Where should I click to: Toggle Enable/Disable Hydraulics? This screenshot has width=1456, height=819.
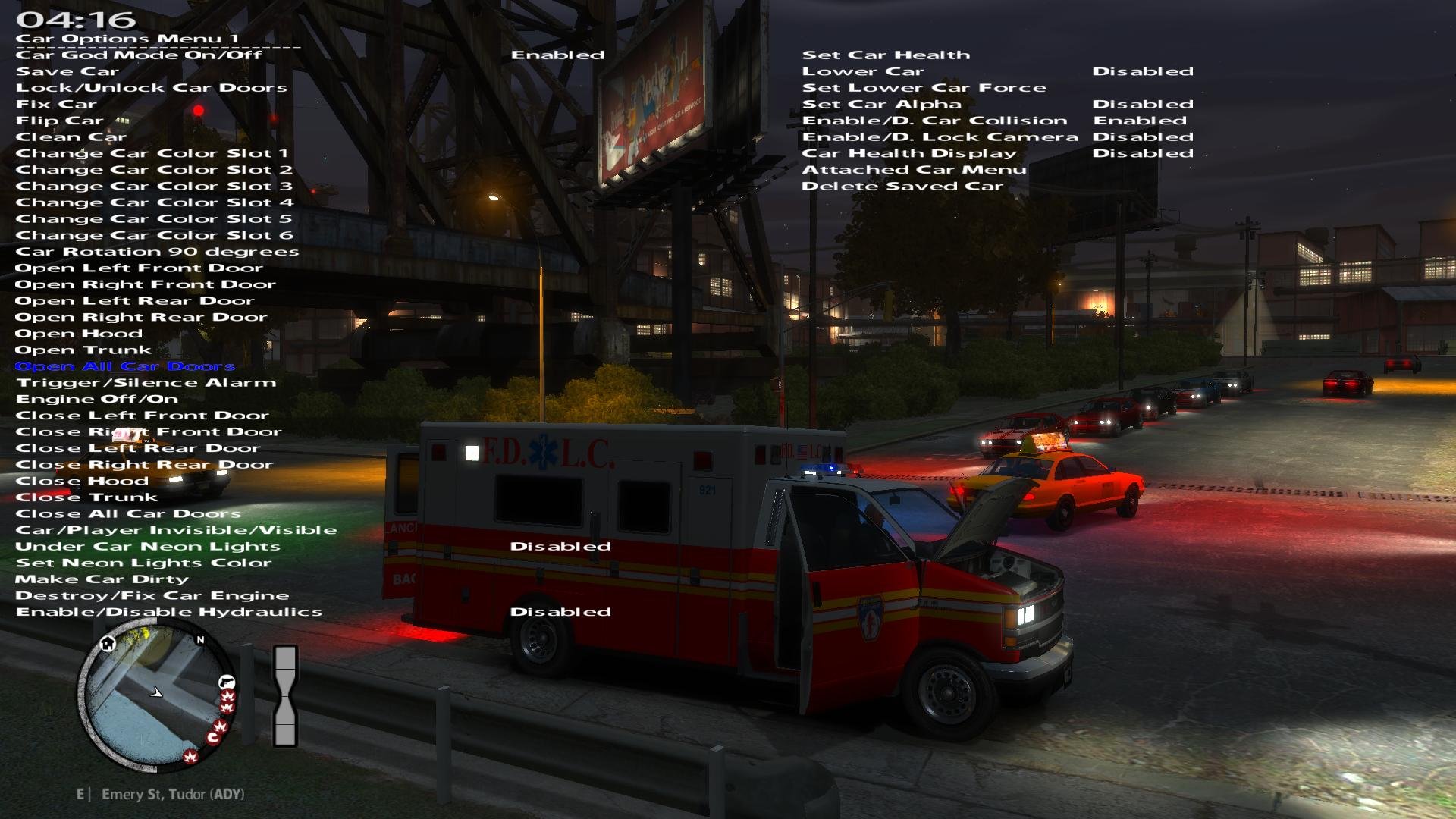tap(169, 612)
